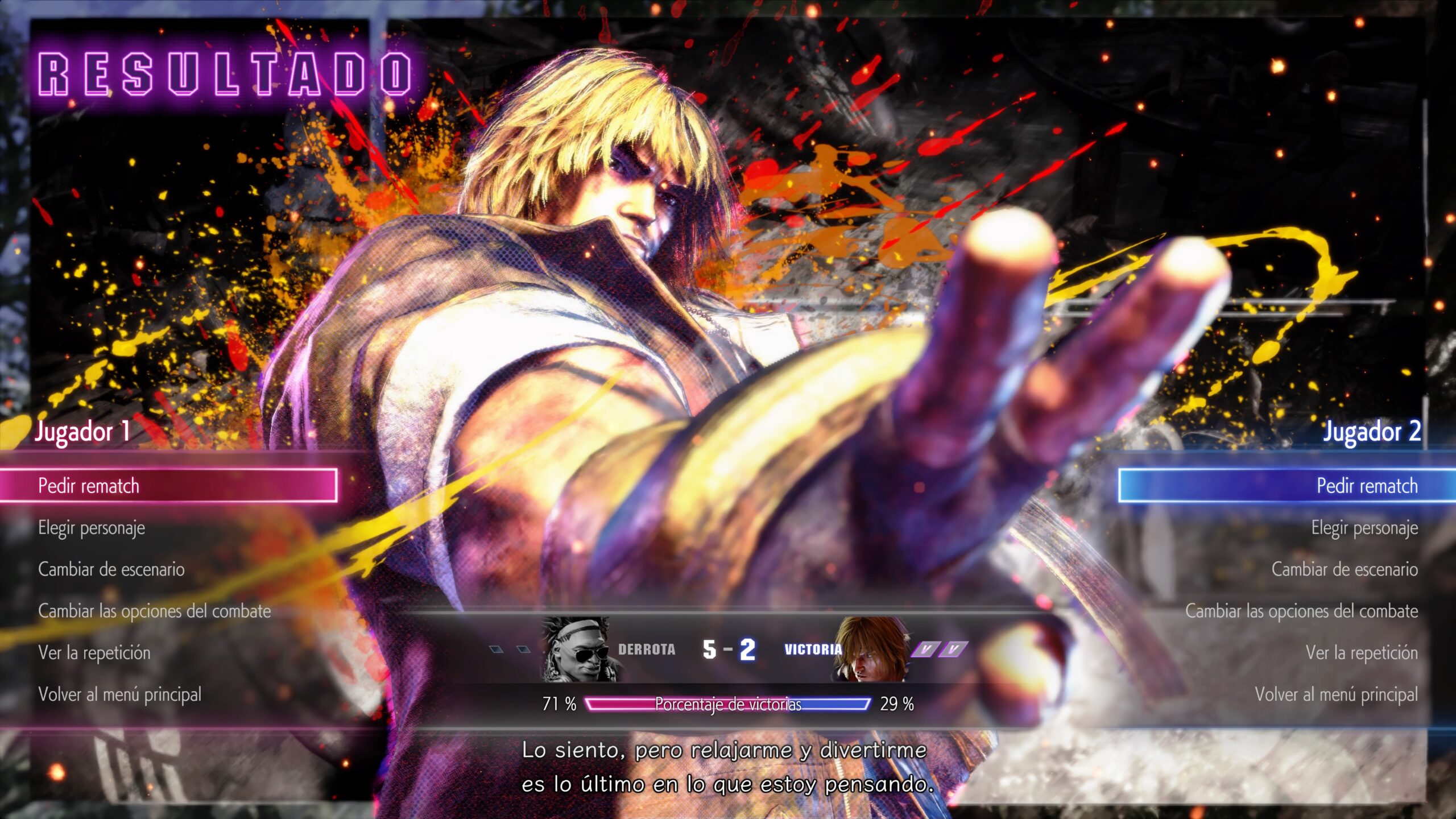1456x819 pixels.
Task: Choose Jugador 1's Volver al menú principal
Action: pos(120,694)
